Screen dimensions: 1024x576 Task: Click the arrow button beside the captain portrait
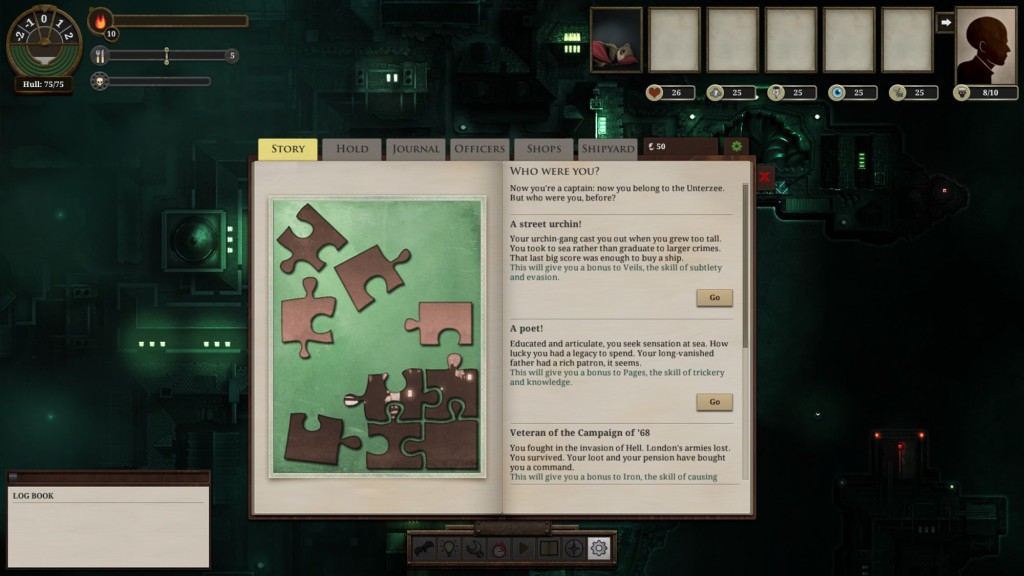pyautogui.click(x=945, y=22)
